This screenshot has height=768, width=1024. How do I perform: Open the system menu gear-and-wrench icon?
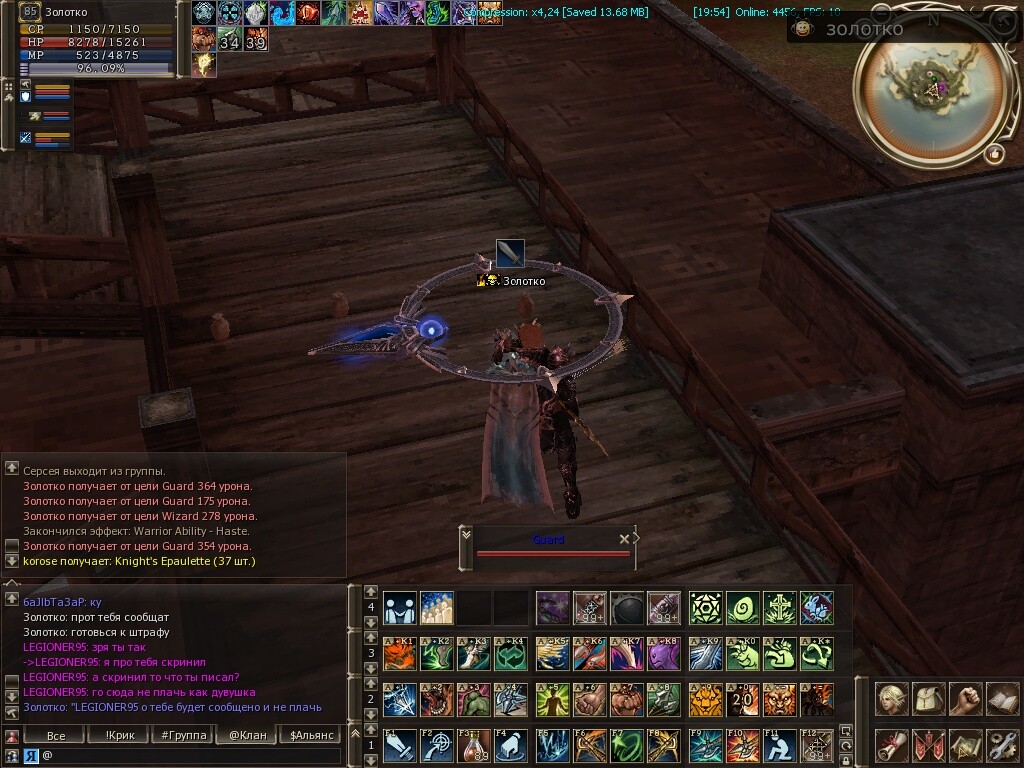pos(1002,745)
